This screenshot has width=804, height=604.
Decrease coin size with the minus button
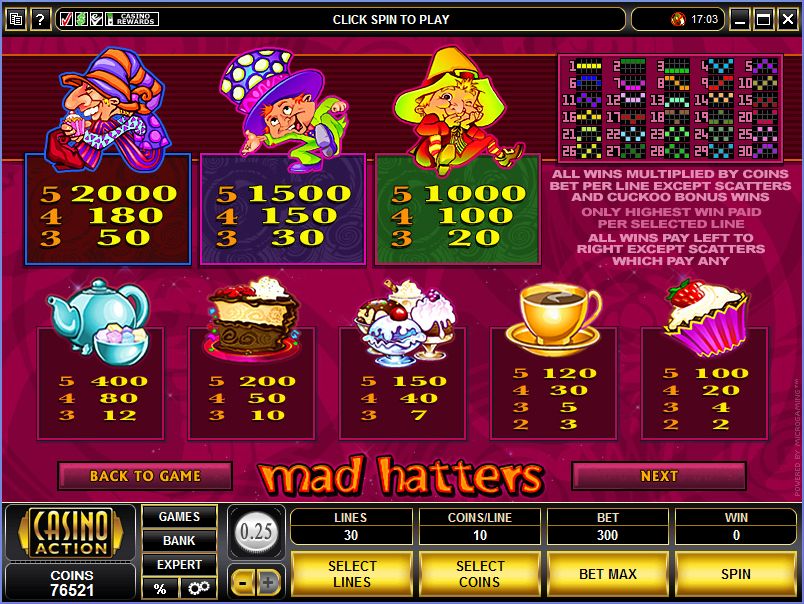[x=243, y=580]
